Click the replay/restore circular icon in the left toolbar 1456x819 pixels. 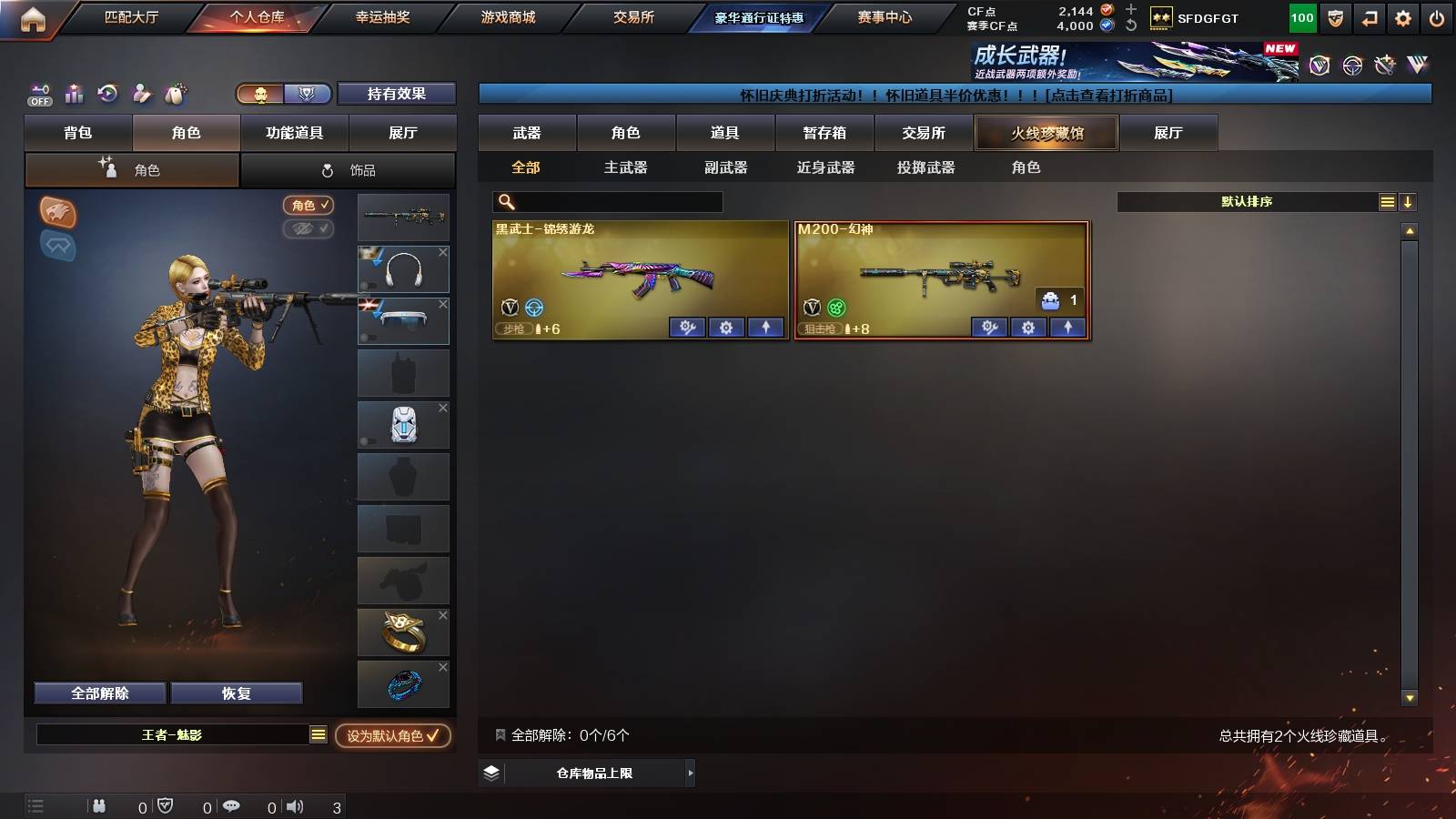(107, 94)
